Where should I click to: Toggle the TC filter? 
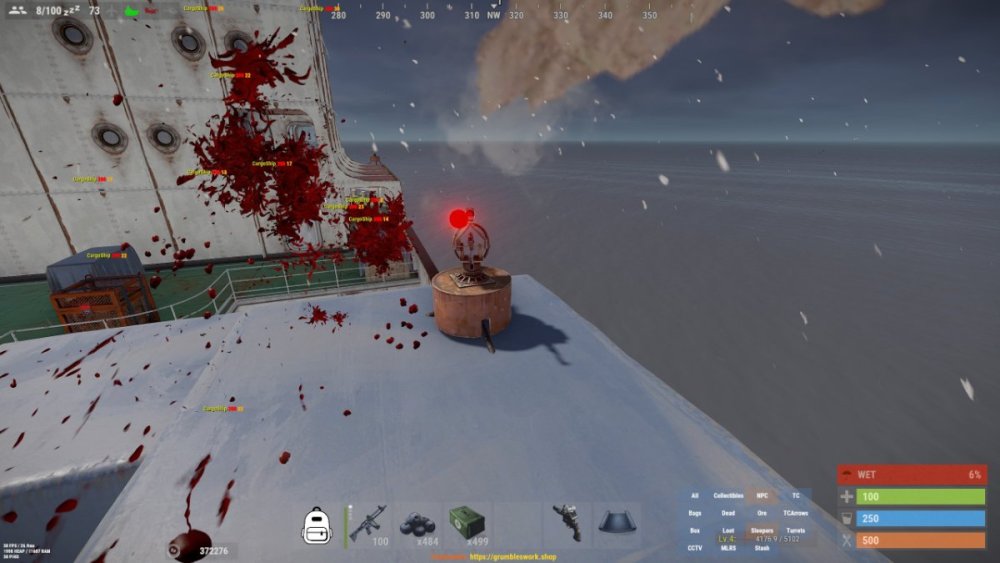(796, 496)
